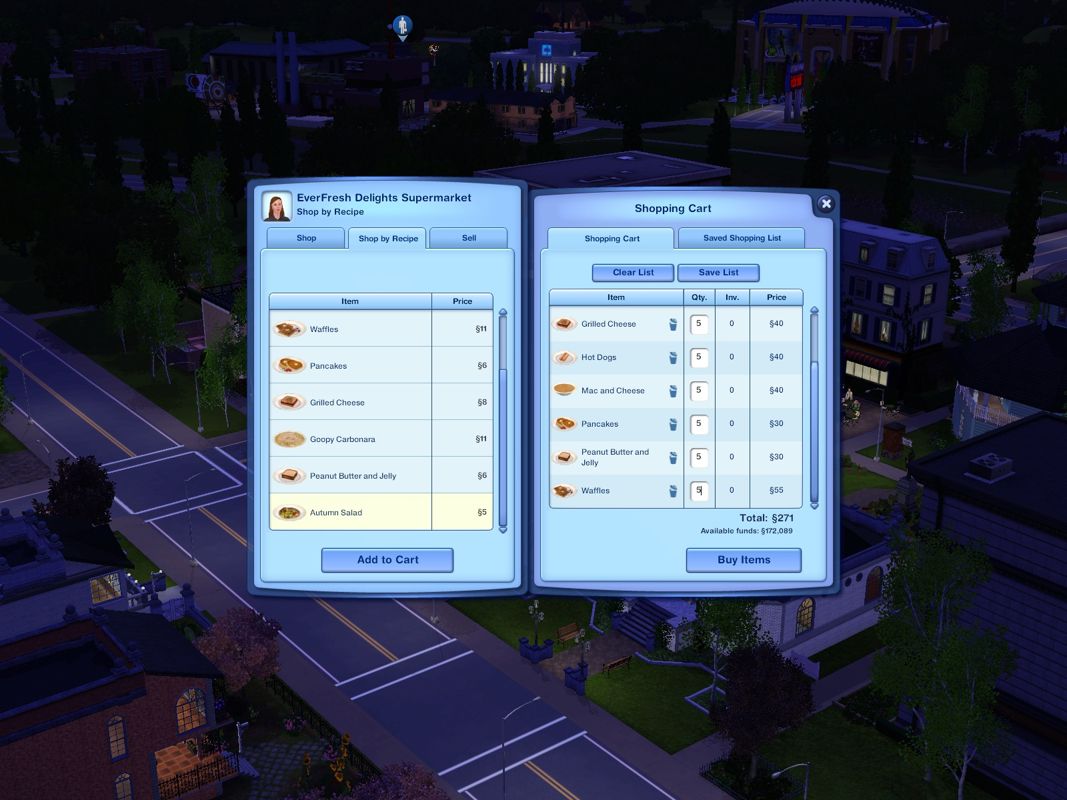Select the Shopping Cart tab

point(611,239)
